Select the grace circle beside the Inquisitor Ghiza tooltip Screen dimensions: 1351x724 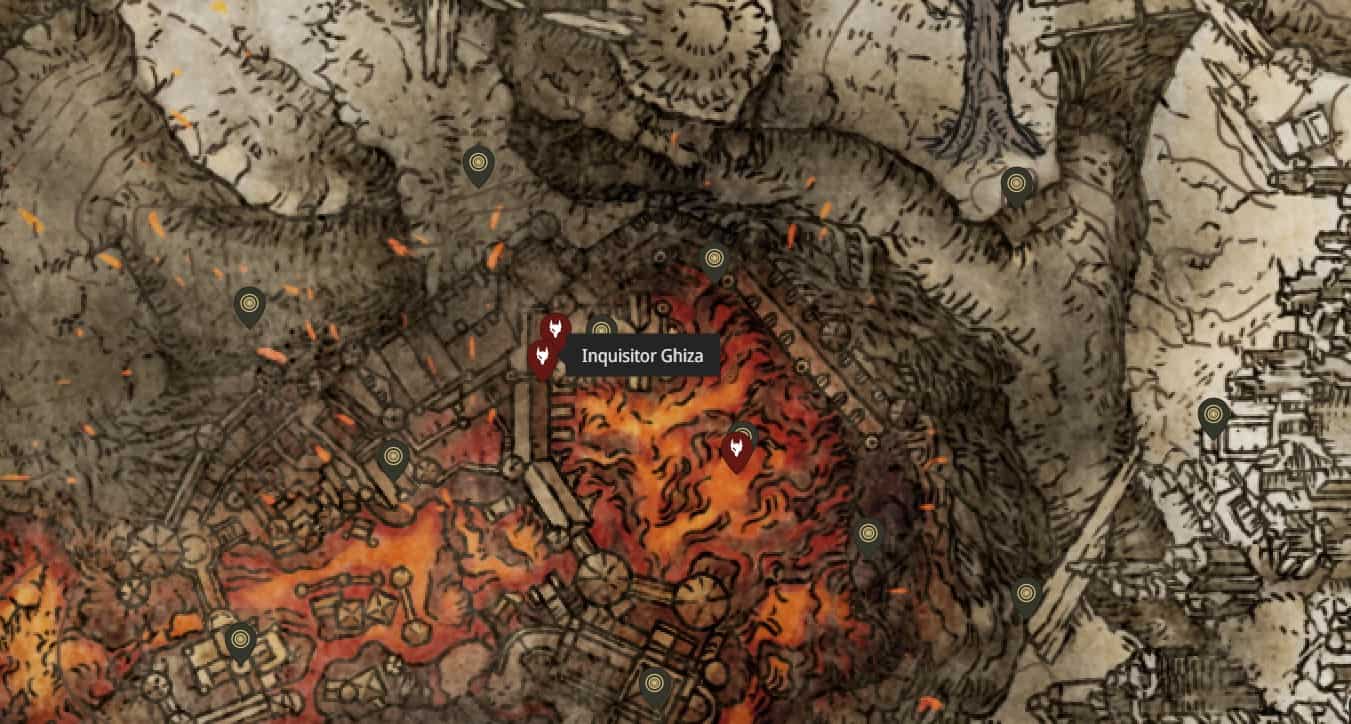[601, 325]
